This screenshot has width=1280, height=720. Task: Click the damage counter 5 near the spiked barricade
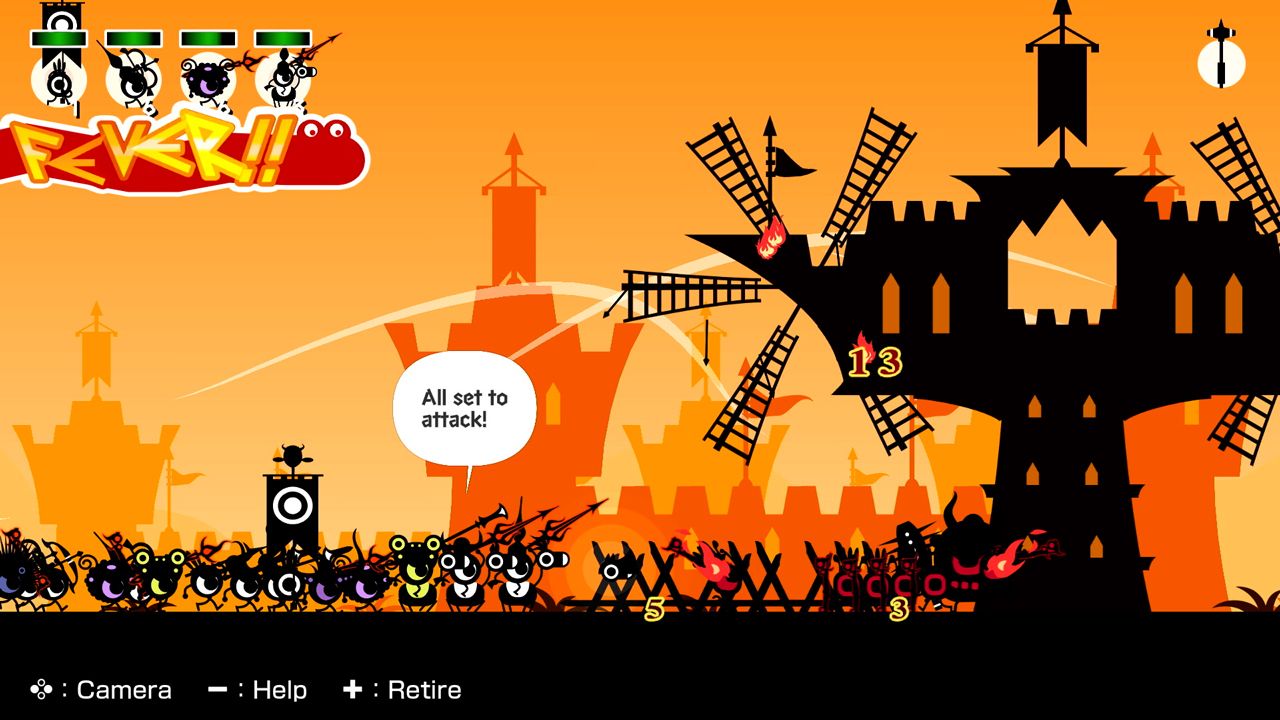pos(655,605)
